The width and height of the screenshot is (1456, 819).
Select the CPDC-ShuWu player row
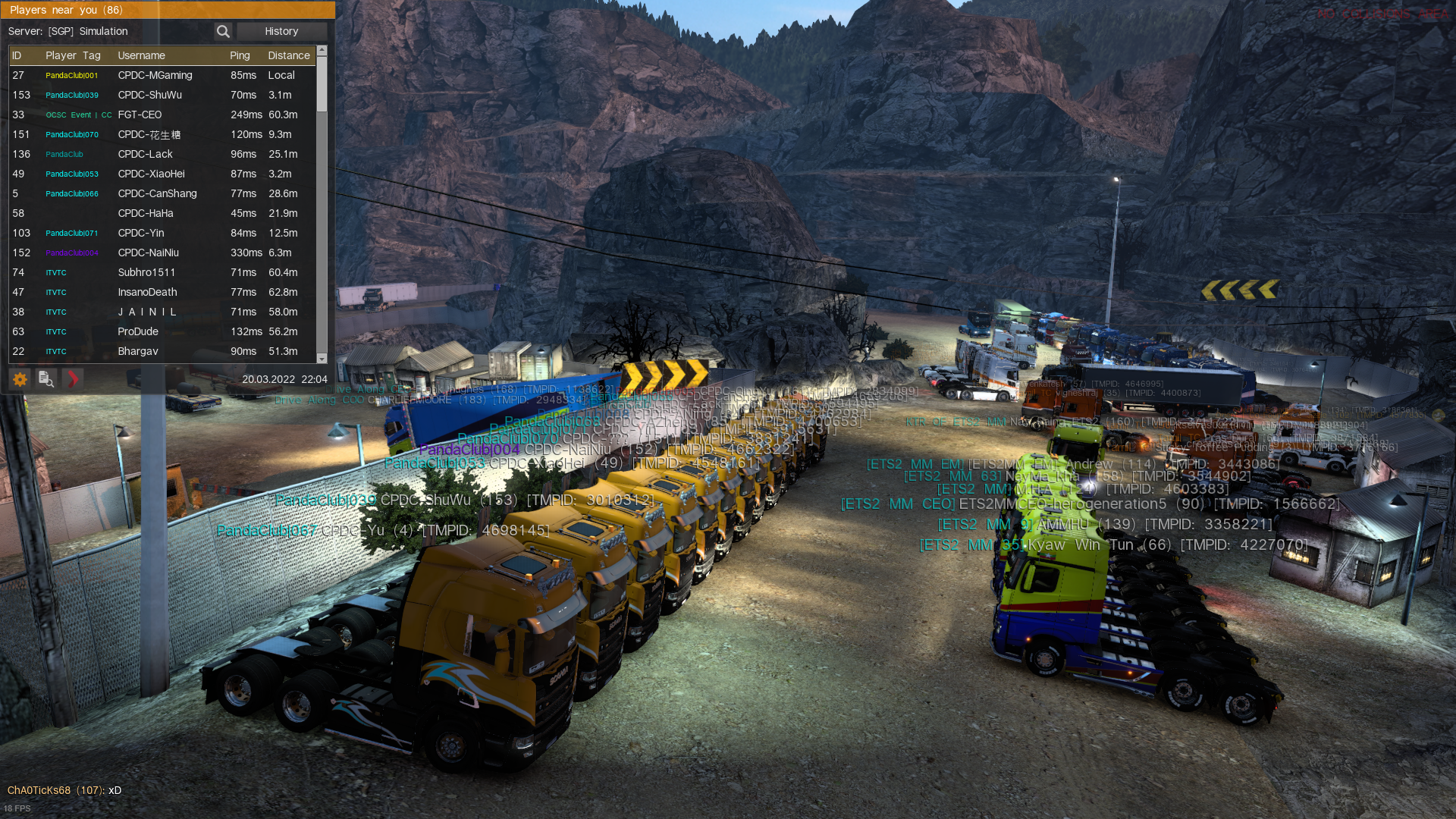click(149, 95)
